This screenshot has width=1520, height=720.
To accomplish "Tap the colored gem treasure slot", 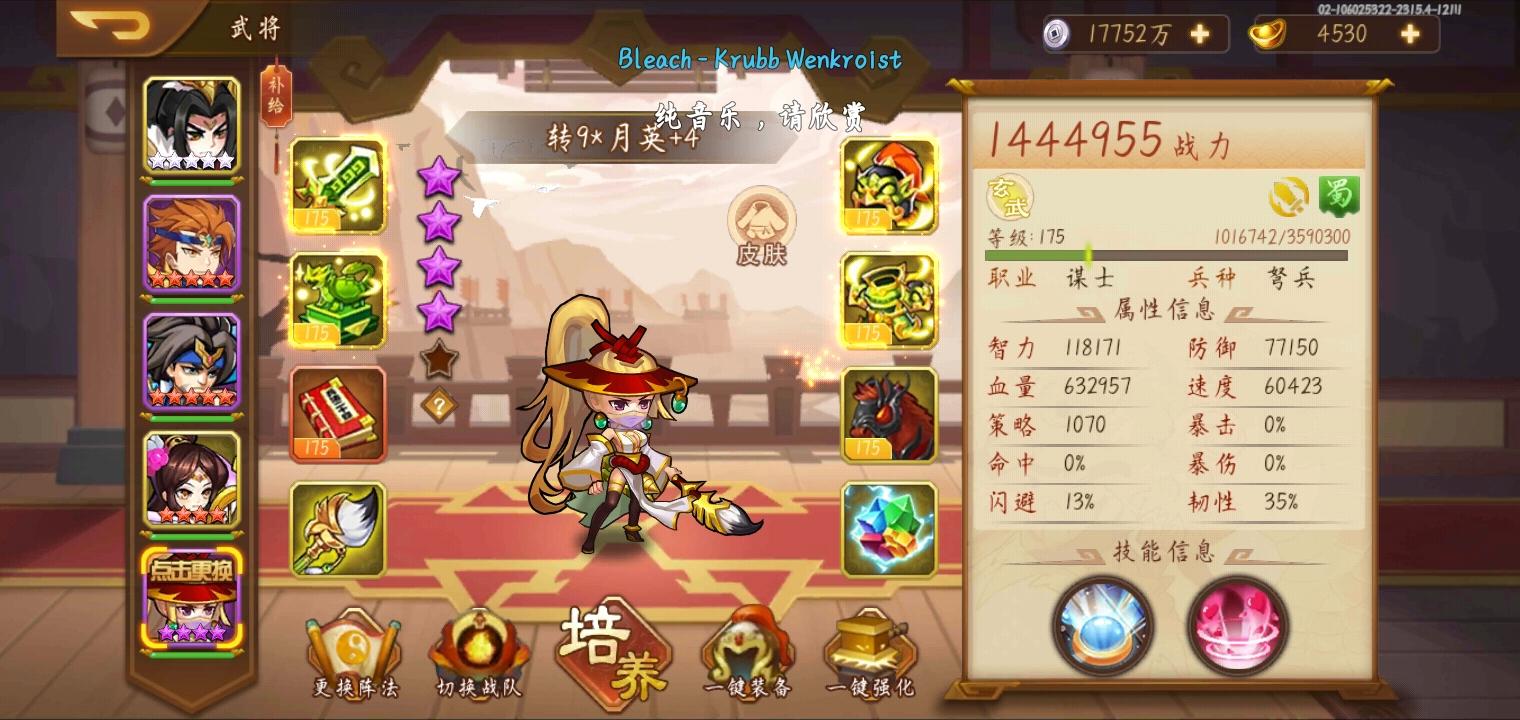I will click(888, 528).
